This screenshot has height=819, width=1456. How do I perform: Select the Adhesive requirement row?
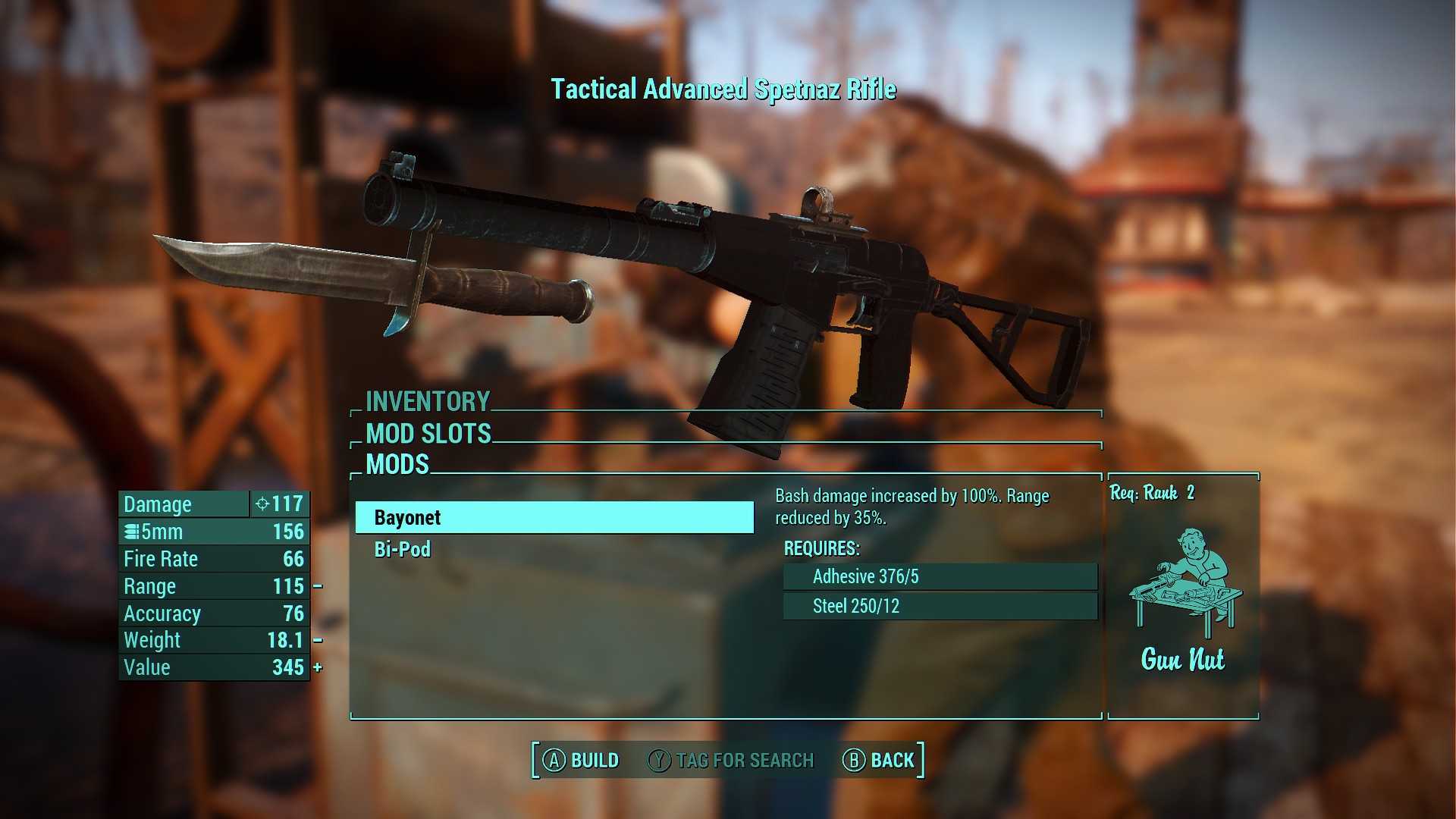940,577
